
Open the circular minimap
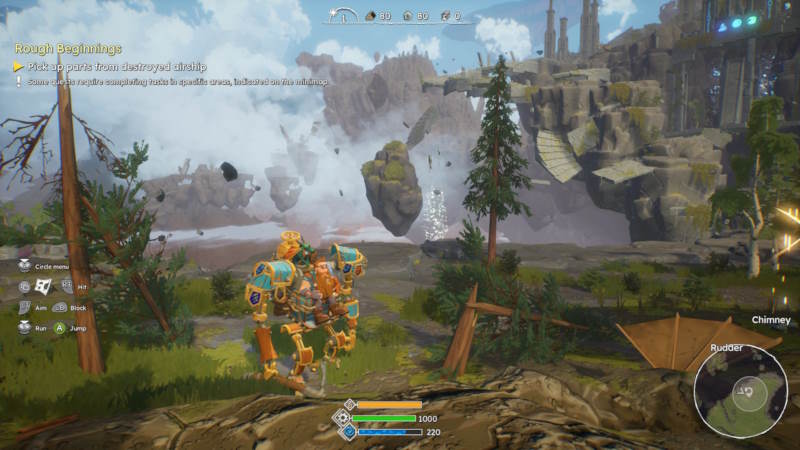coord(740,391)
